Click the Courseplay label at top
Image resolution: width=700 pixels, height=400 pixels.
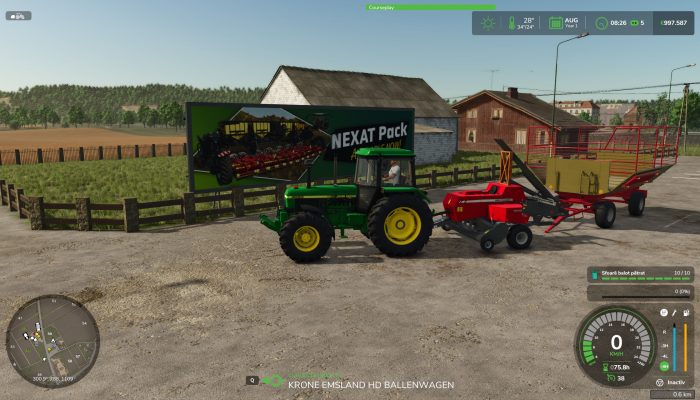pos(380,7)
